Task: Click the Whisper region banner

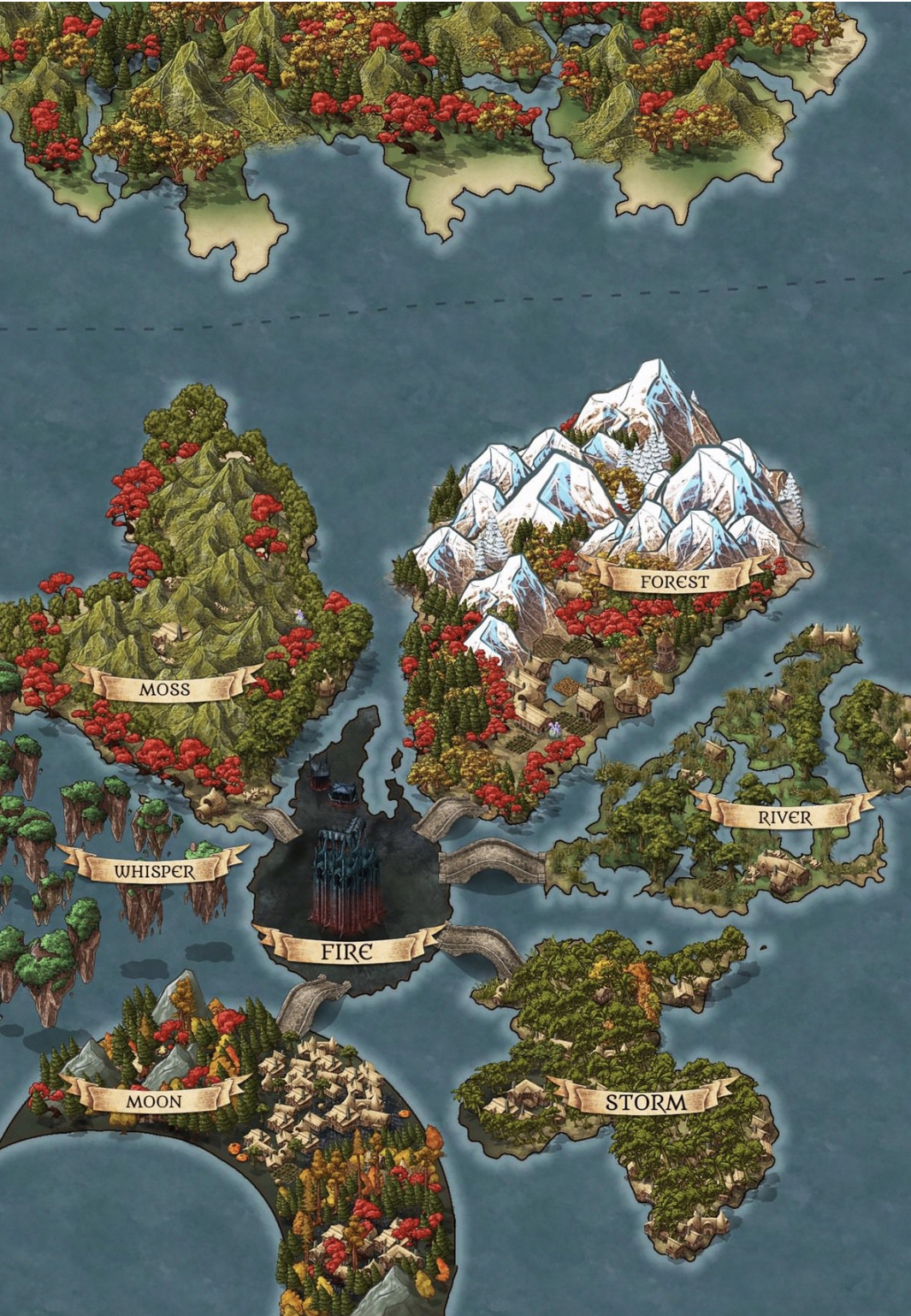Action: (154, 870)
